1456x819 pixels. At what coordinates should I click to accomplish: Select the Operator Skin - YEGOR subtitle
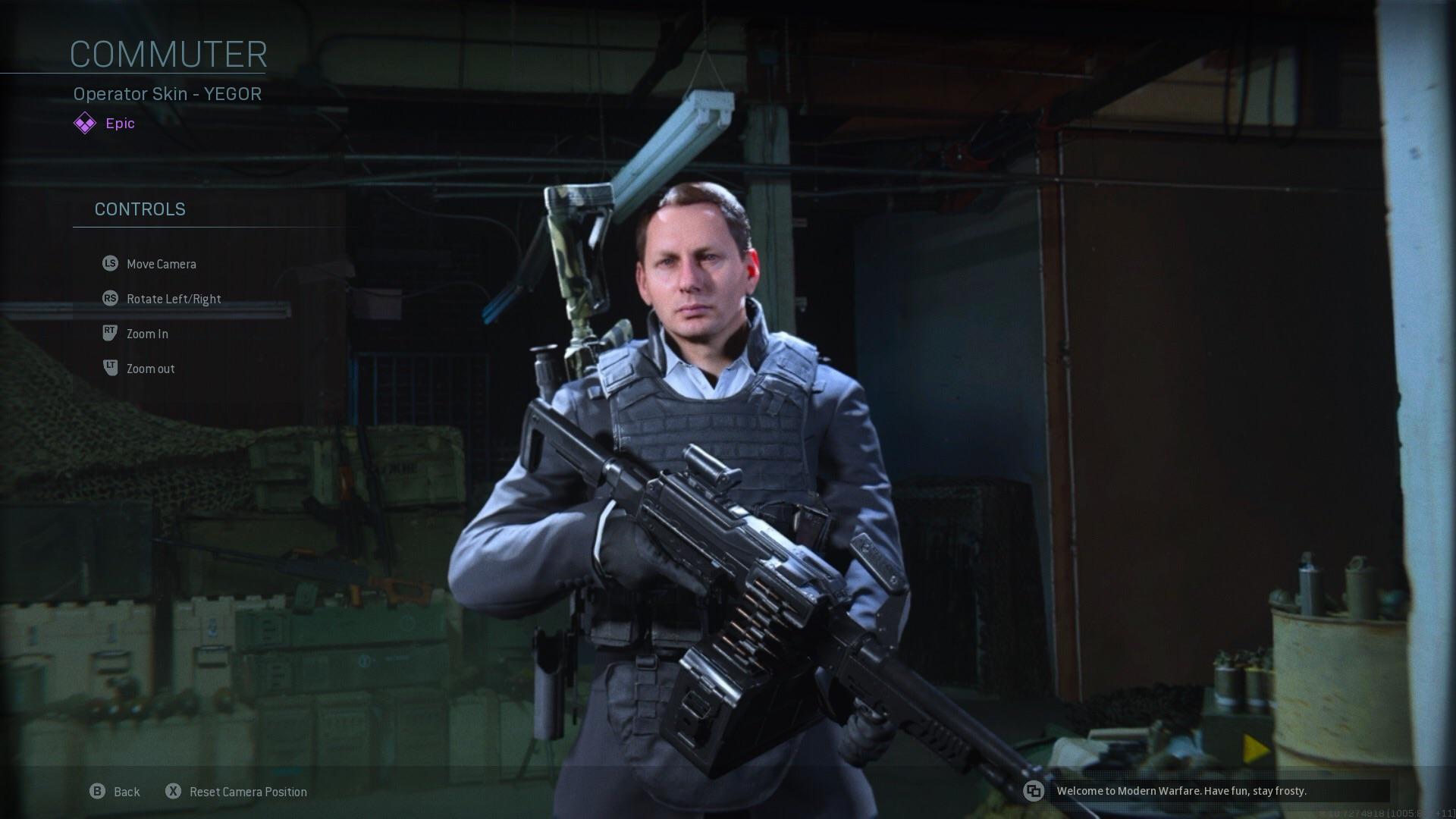[x=168, y=93]
